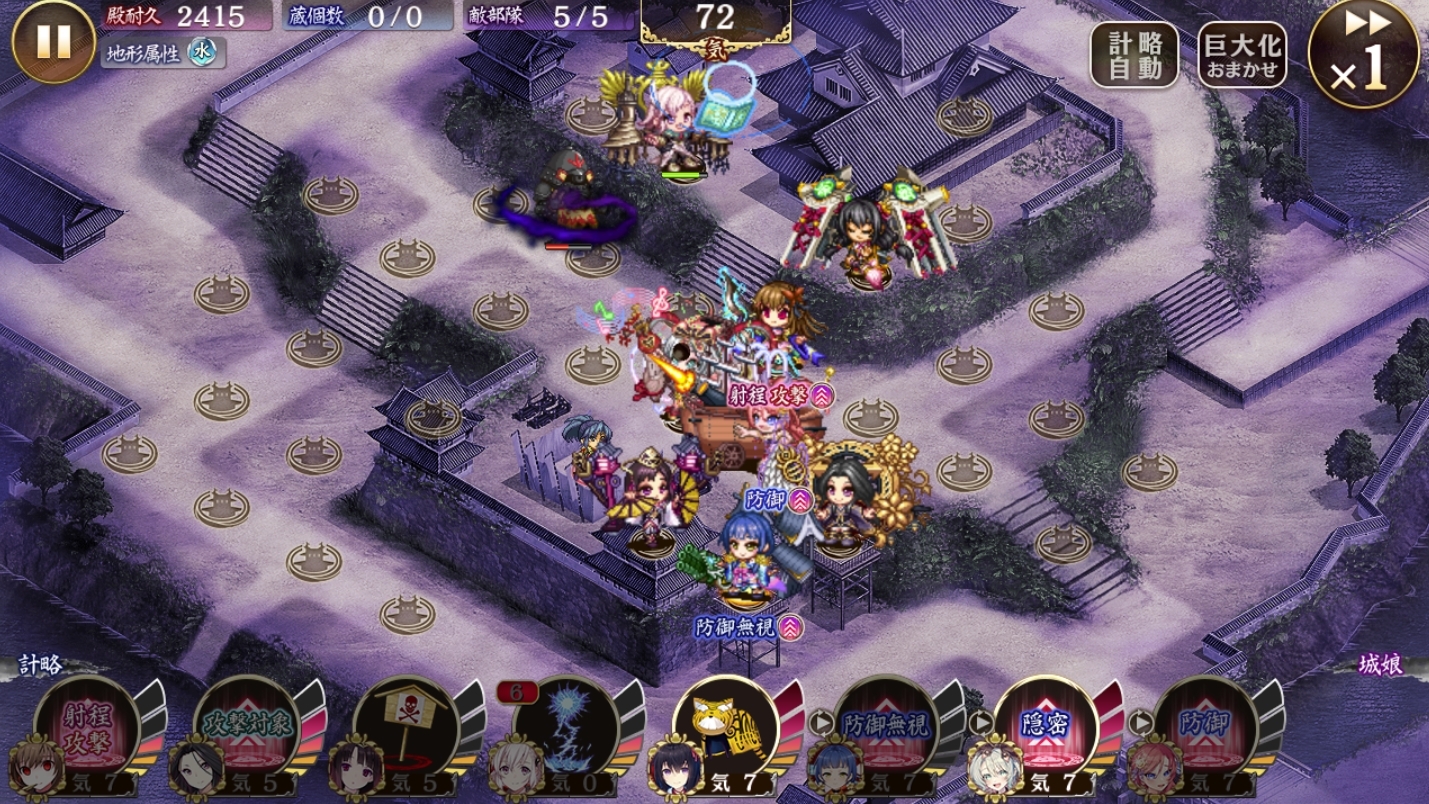
Task: Pause the battle with the pause button
Action: pos(53,42)
